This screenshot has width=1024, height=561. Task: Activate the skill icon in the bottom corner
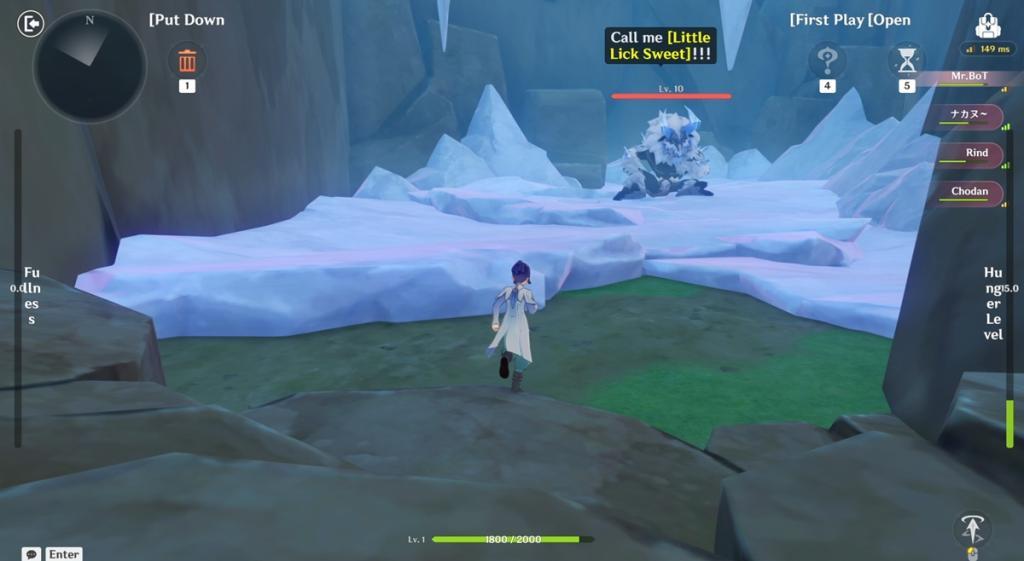pos(970,528)
